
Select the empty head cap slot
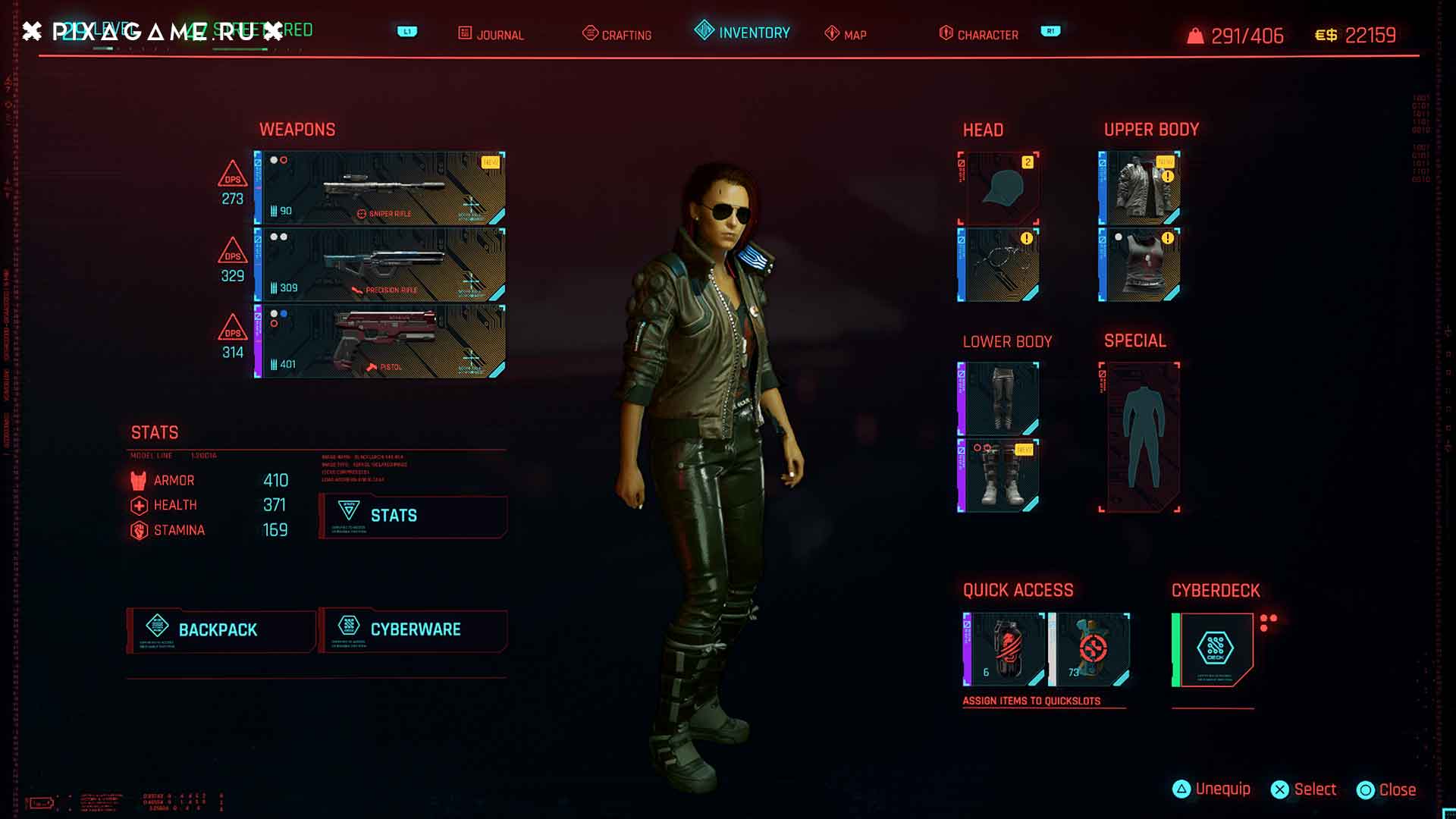[999, 188]
